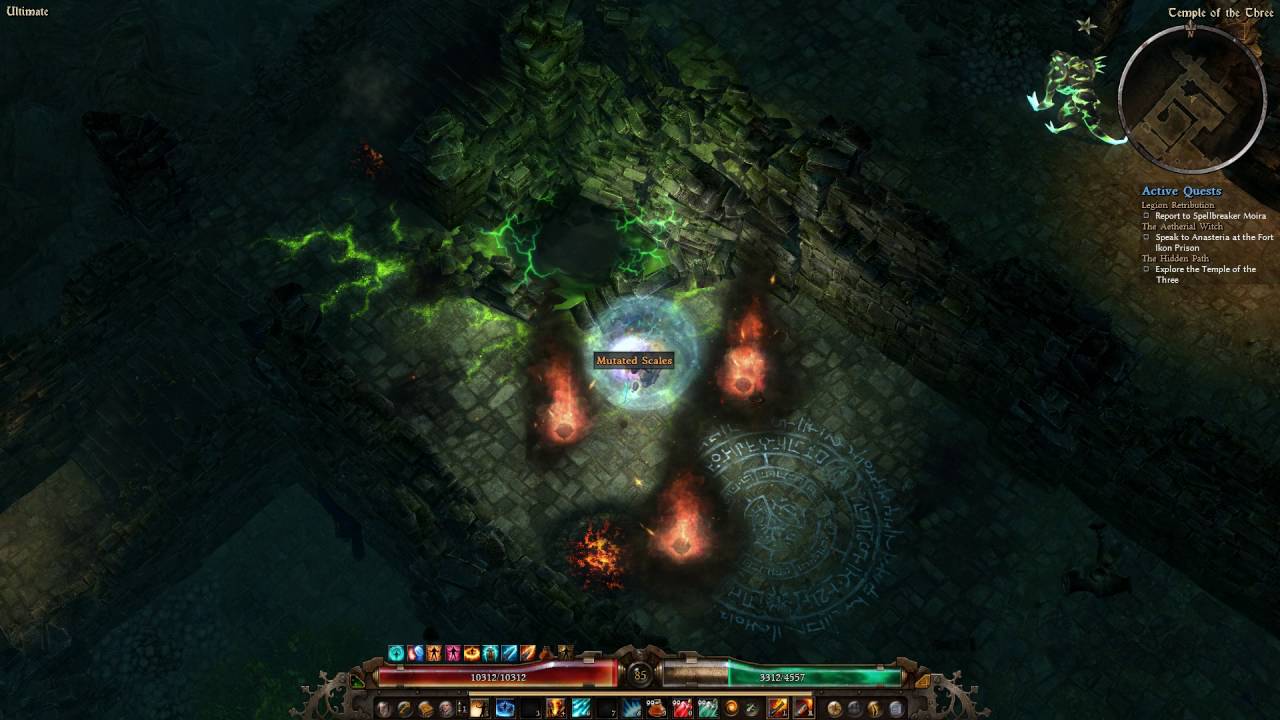Pick up the Mutated Scales loot label

pyautogui.click(x=634, y=360)
